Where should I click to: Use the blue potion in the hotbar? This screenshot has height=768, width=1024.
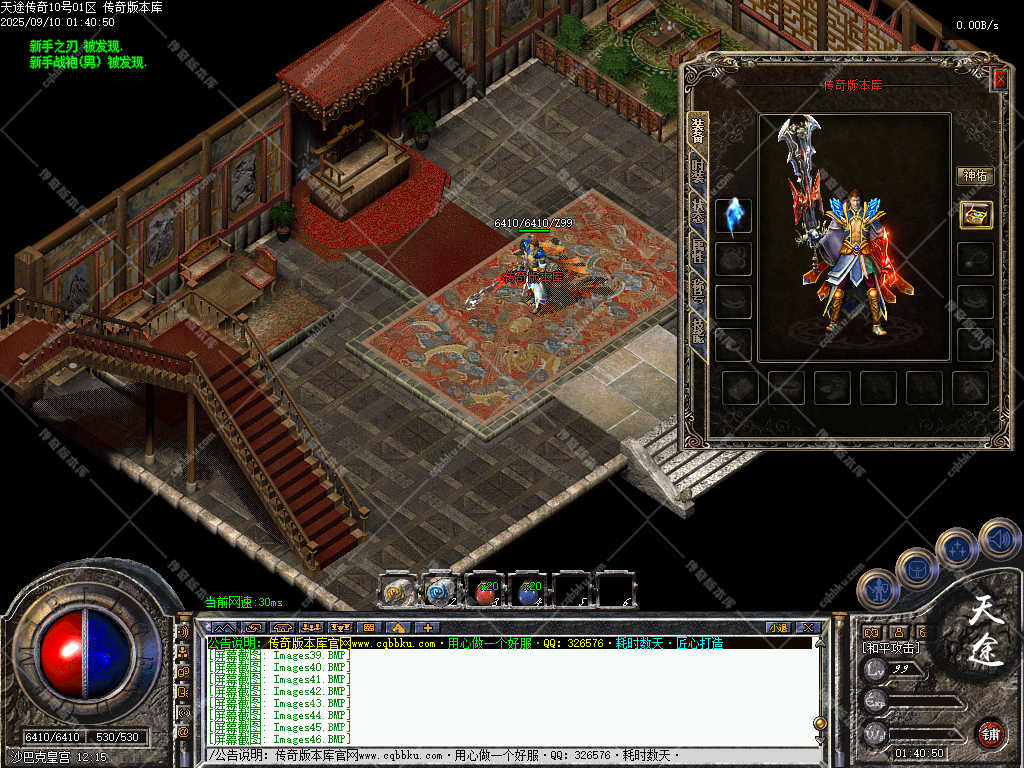click(529, 591)
